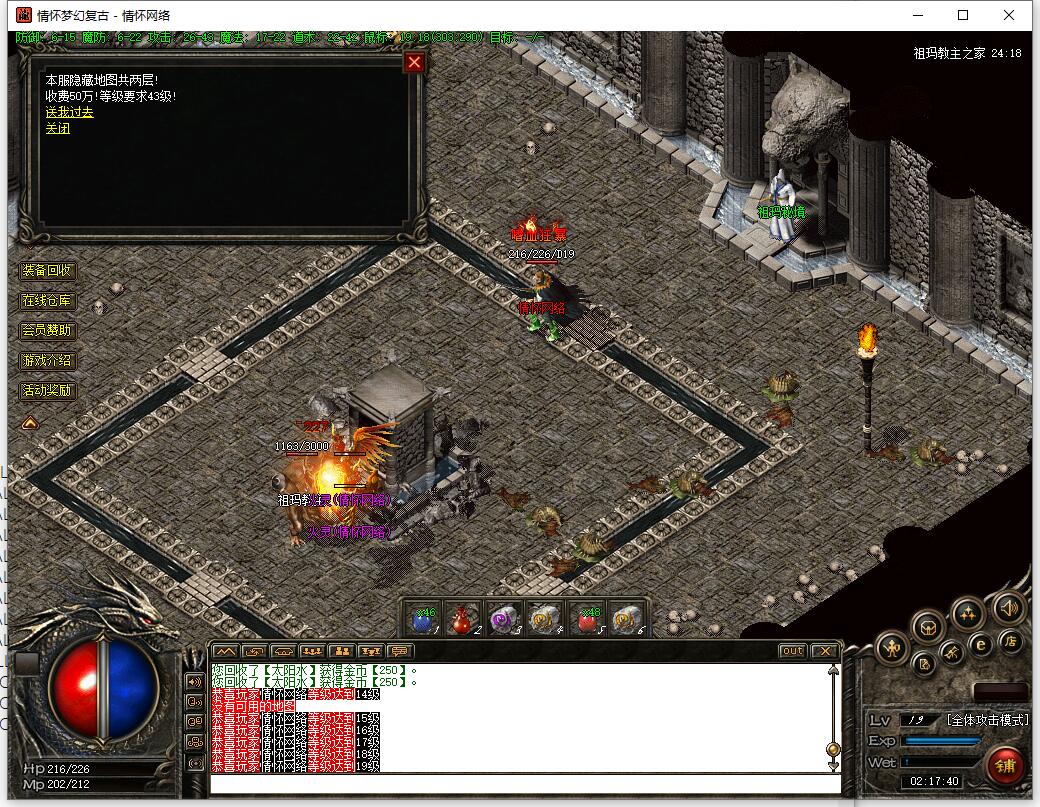Use the purple scroll in slot 3

[504, 620]
